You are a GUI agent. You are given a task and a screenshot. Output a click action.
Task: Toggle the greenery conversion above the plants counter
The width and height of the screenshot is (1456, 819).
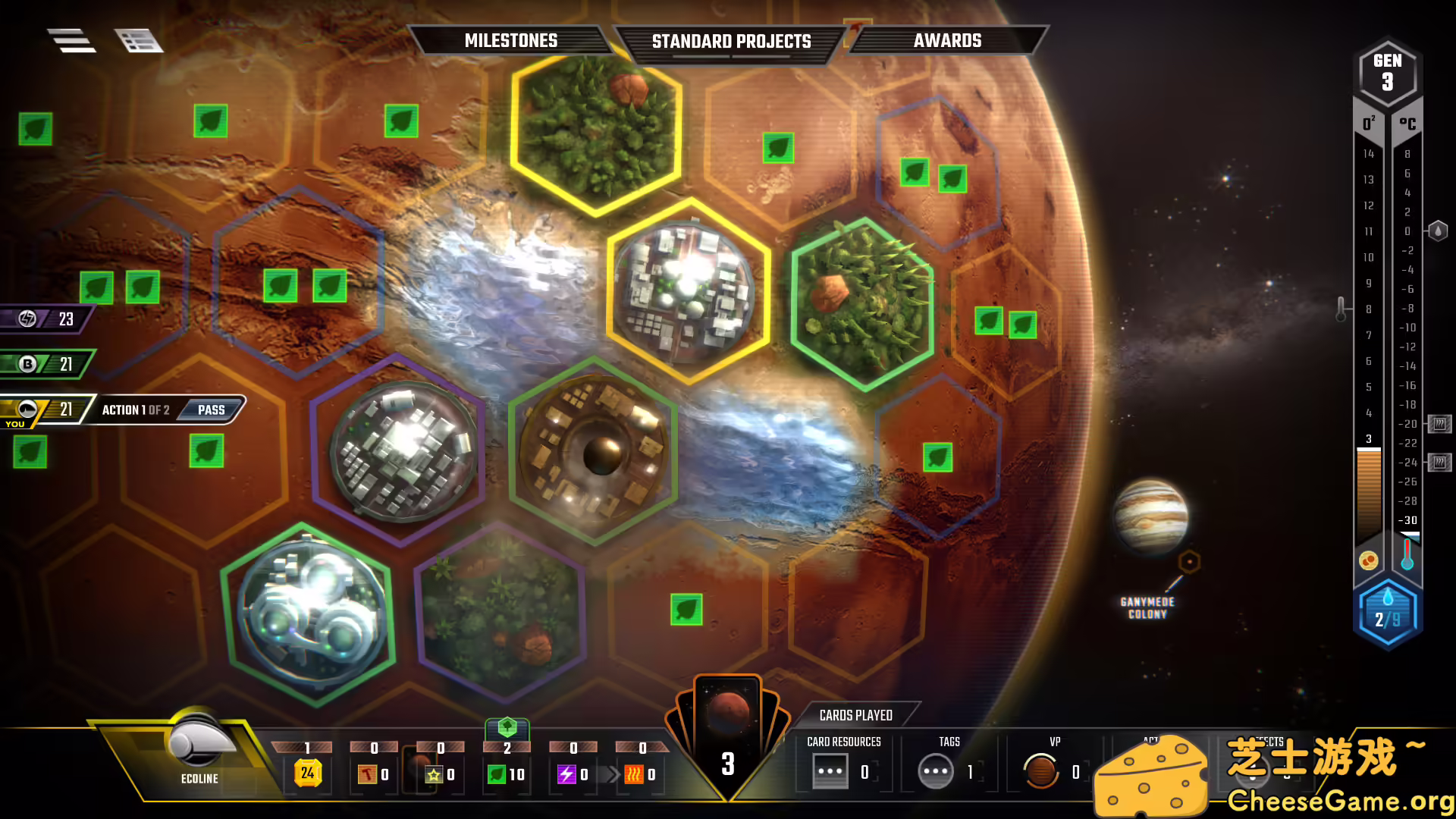507,730
